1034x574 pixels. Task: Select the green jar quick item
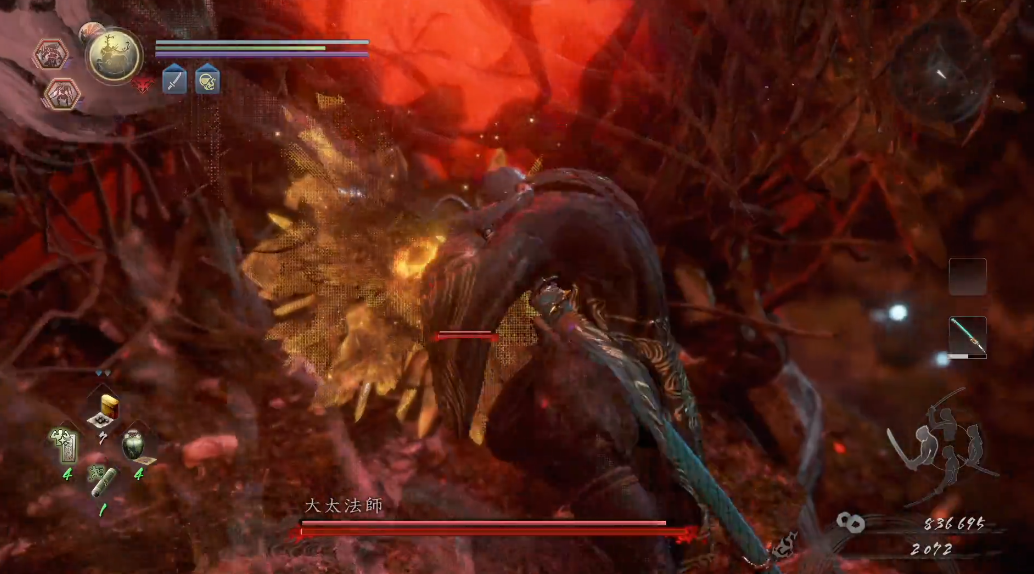click(134, 444)
